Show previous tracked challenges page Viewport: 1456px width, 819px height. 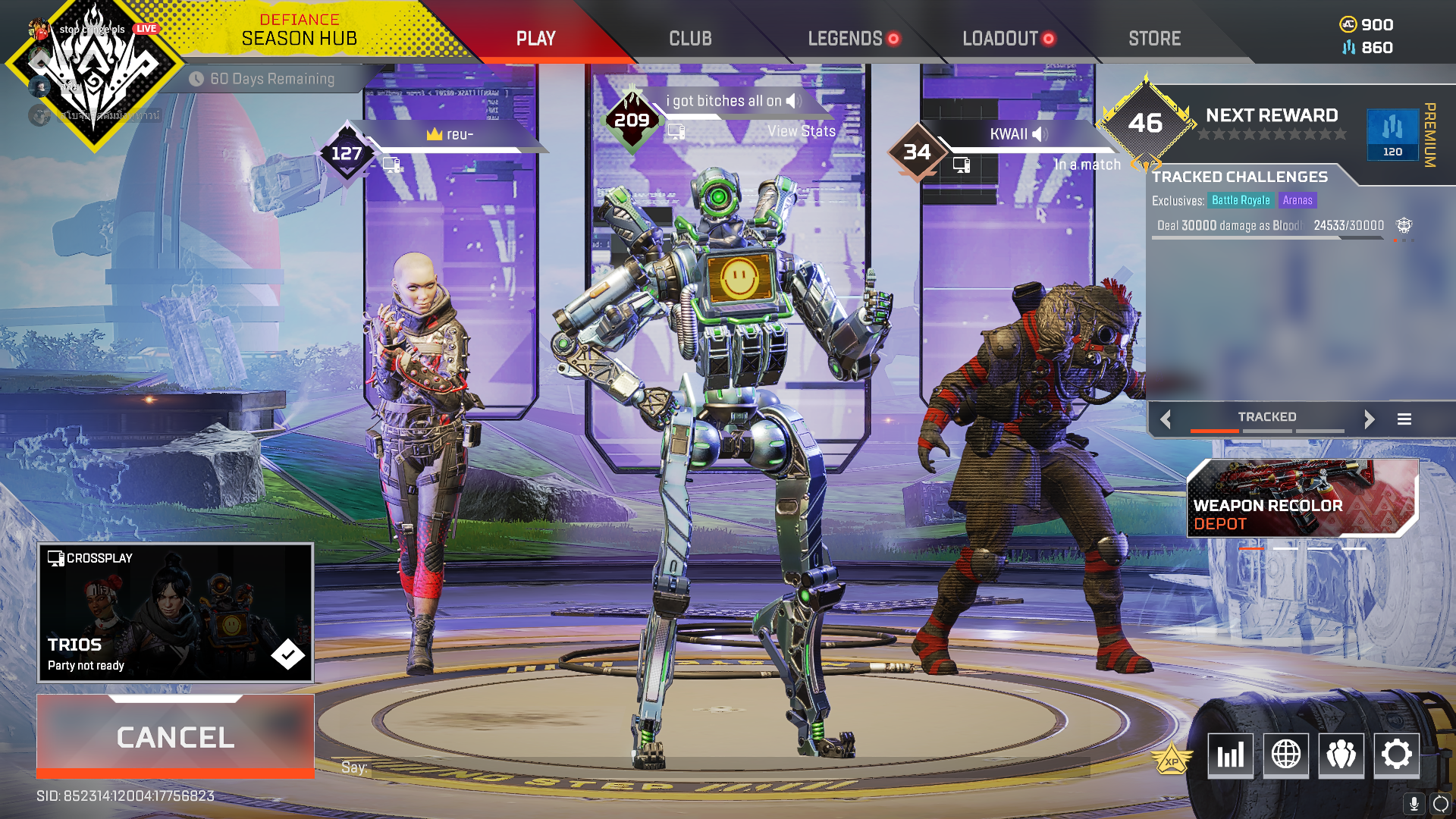click(1166, 419)
